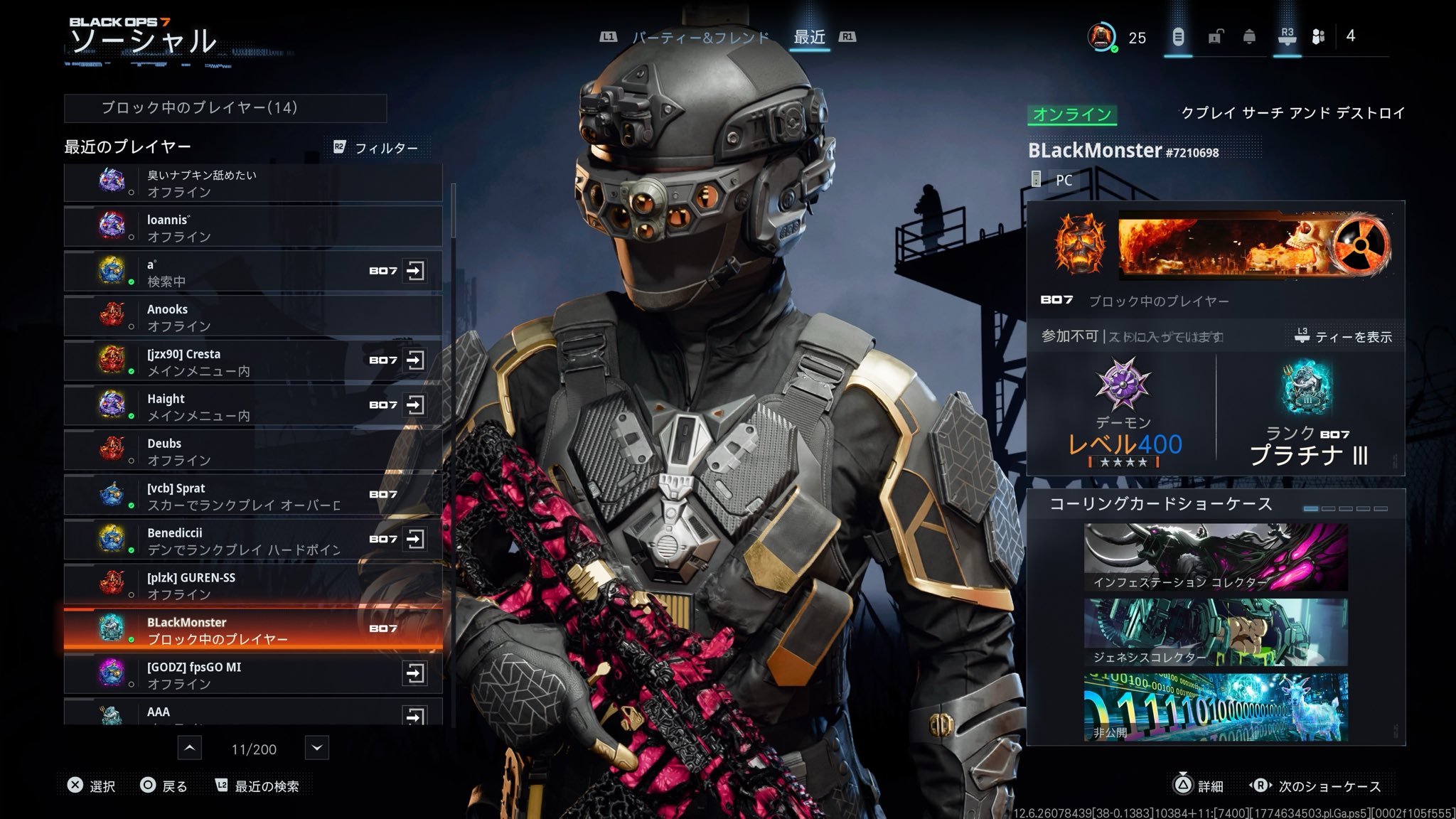Open the notifications bell icon

tap(1249, 37)
